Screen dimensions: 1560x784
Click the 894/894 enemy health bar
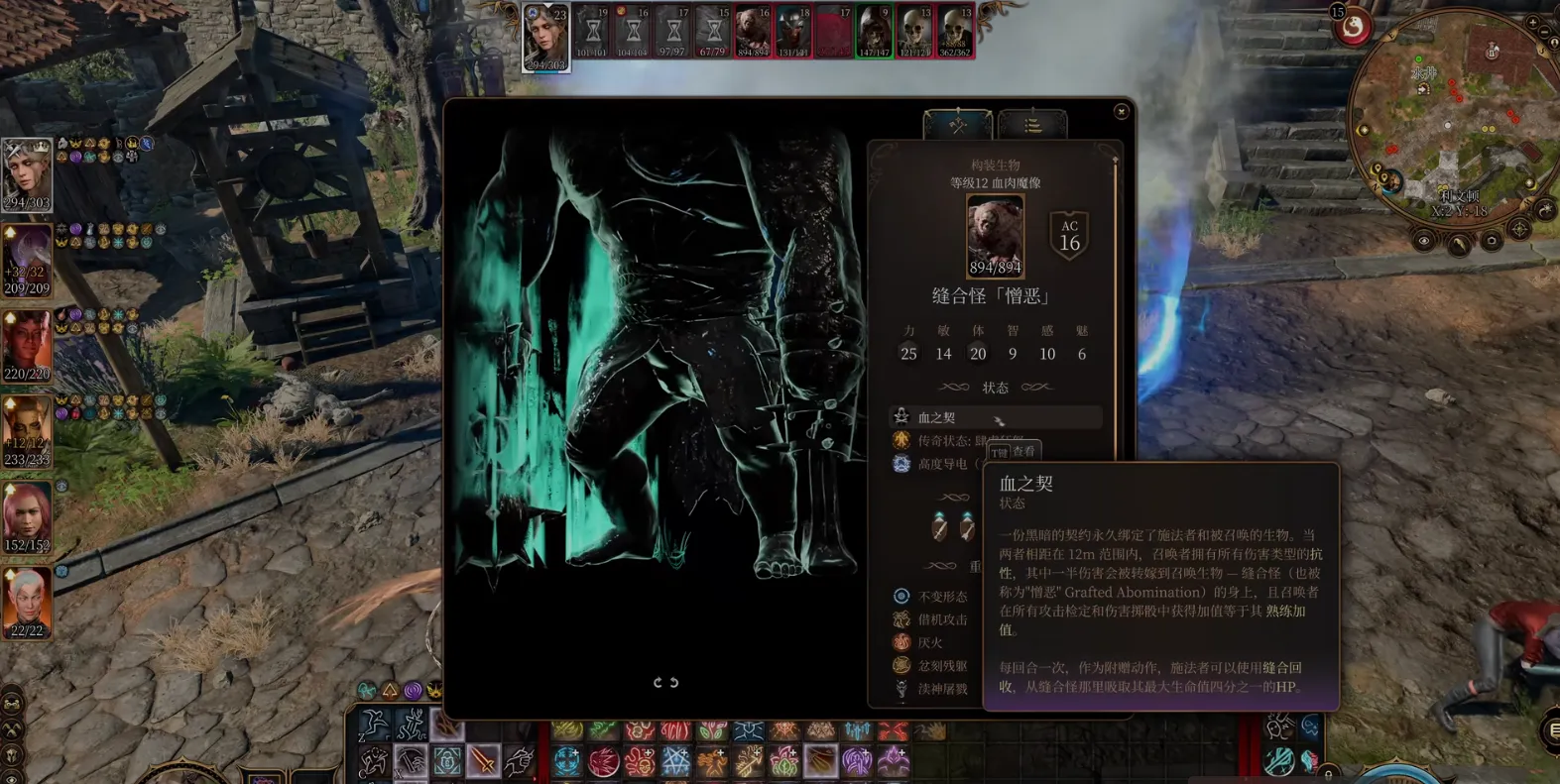point(994,268)
